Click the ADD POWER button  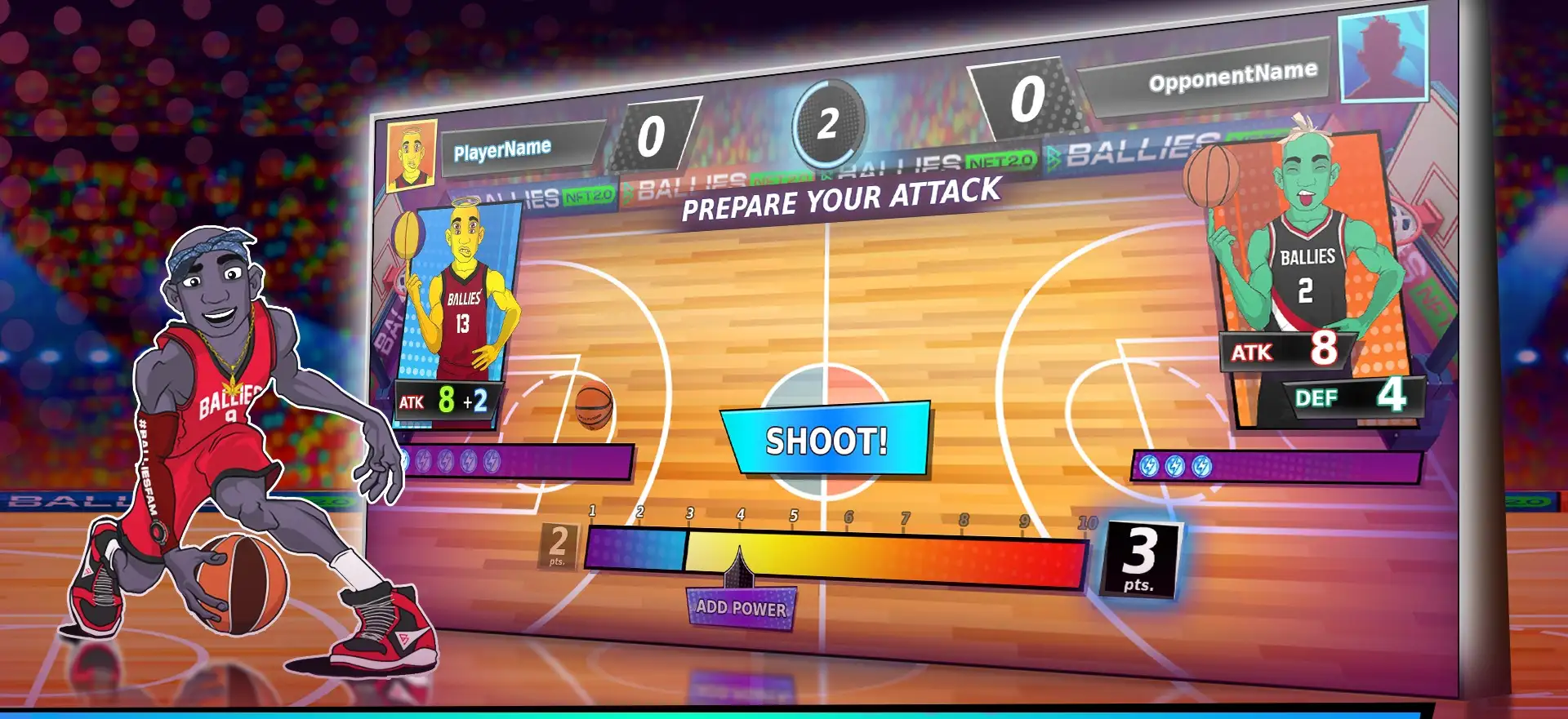click(741, 608)
